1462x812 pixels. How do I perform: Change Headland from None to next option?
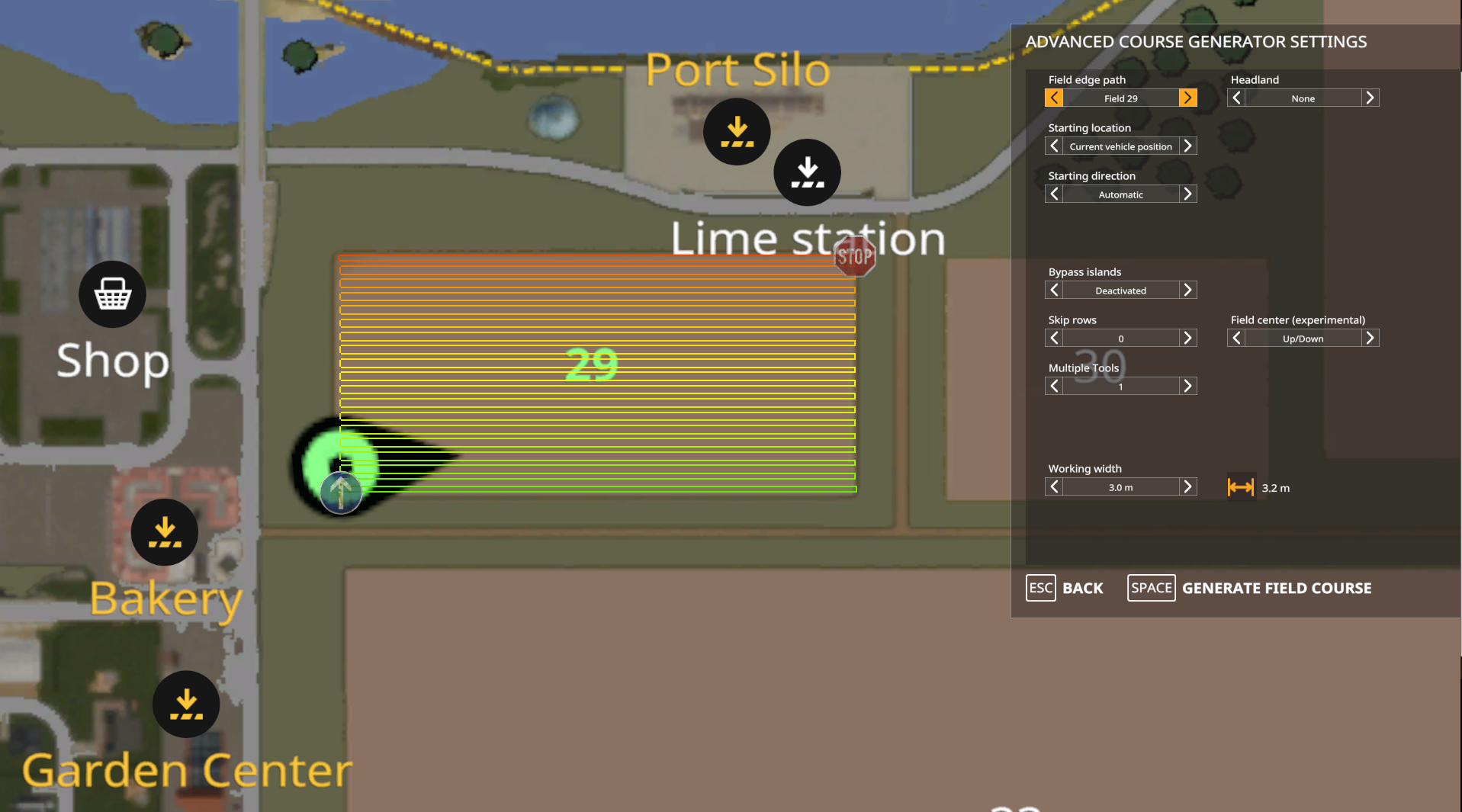point(1370,98)
